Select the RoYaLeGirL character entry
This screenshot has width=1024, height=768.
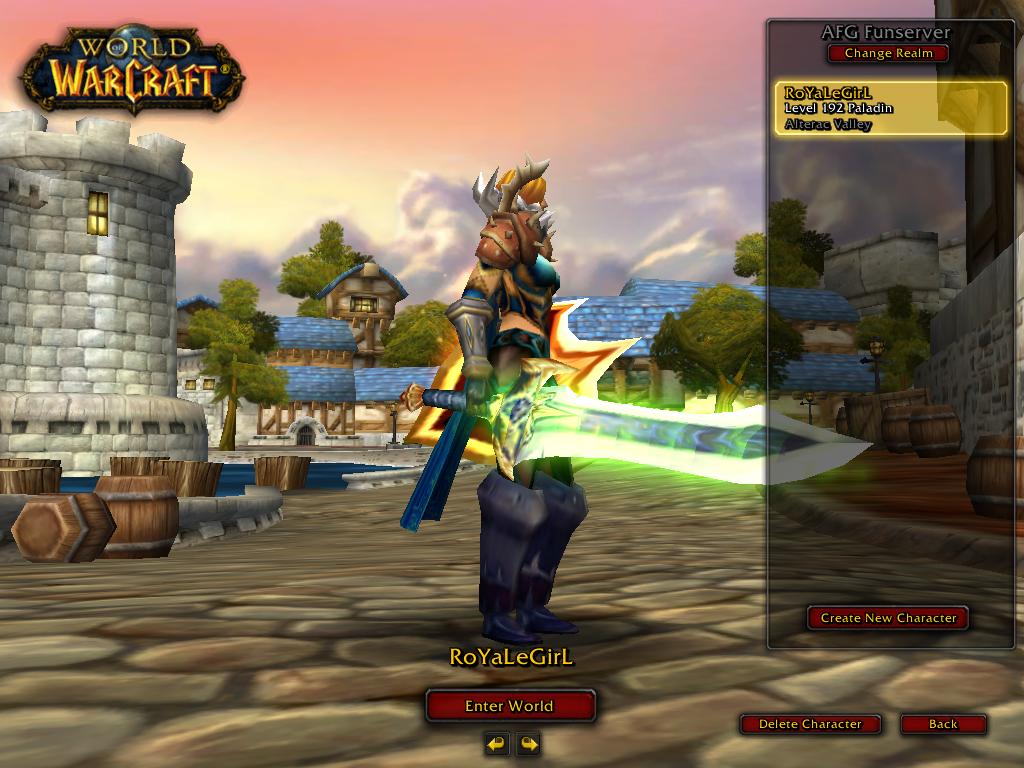coord(890,108)
